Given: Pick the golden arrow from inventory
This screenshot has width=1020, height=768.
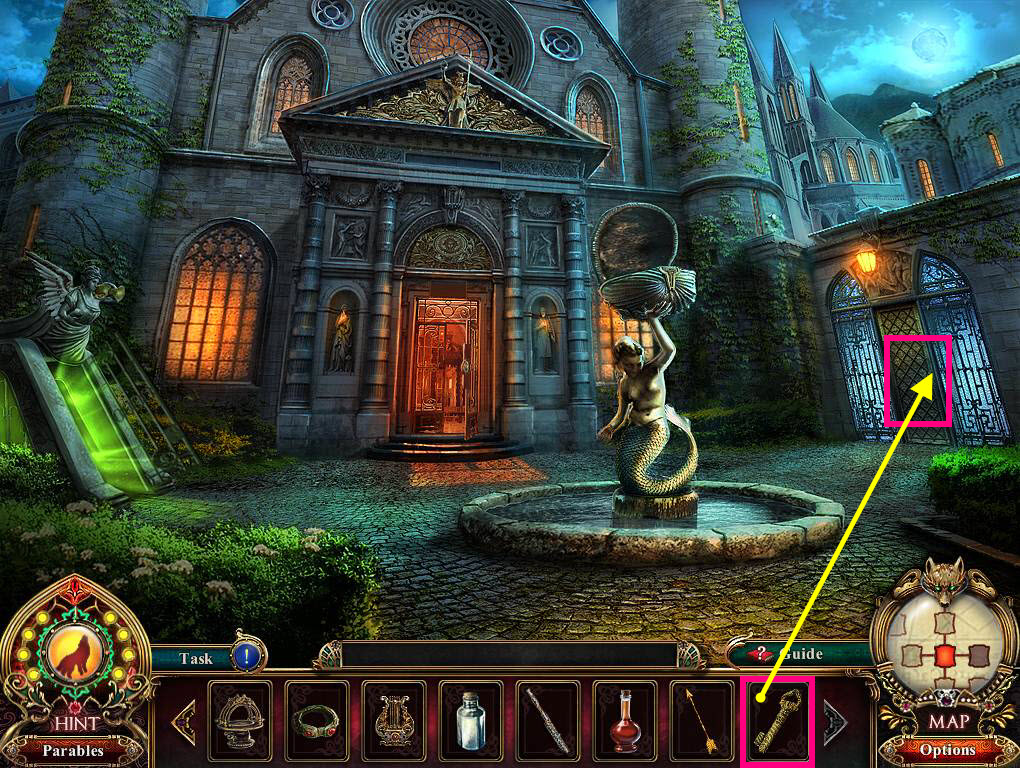Looking at the screenshot, I should click(701, 720).
